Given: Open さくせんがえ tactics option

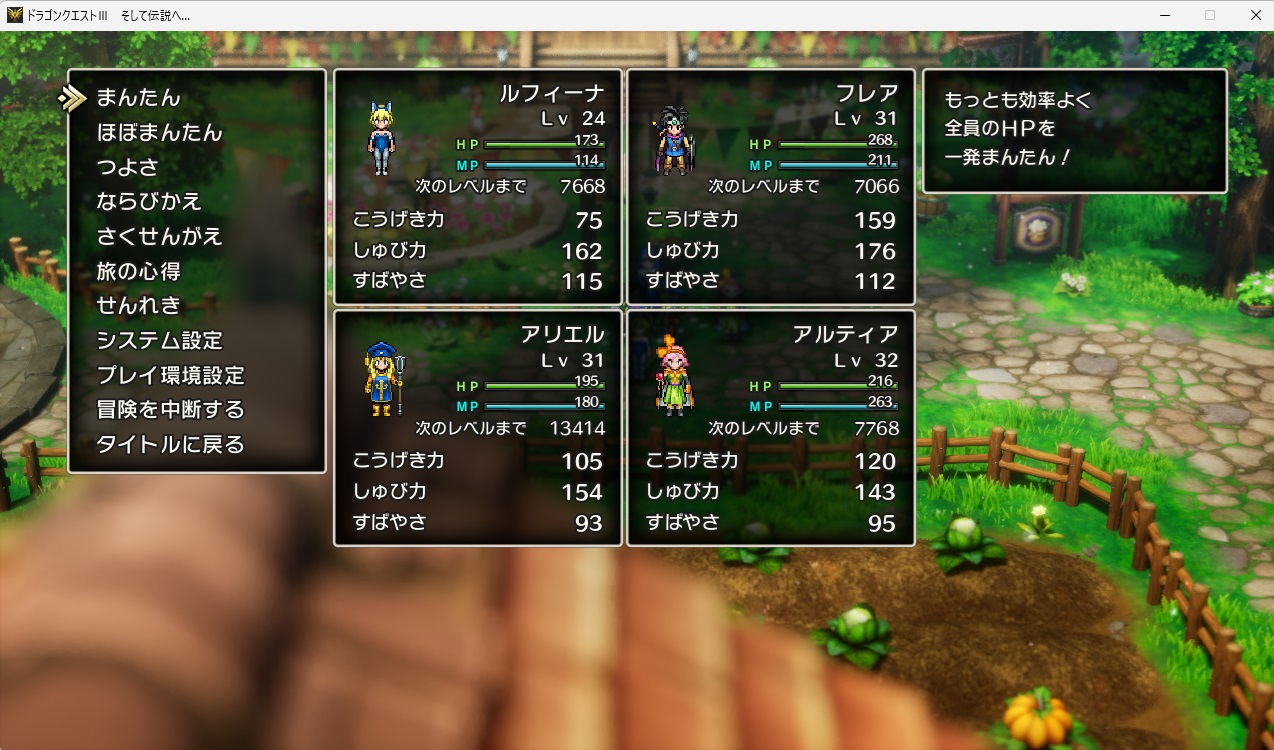Looking at the screenshot, I should point(159,237).
